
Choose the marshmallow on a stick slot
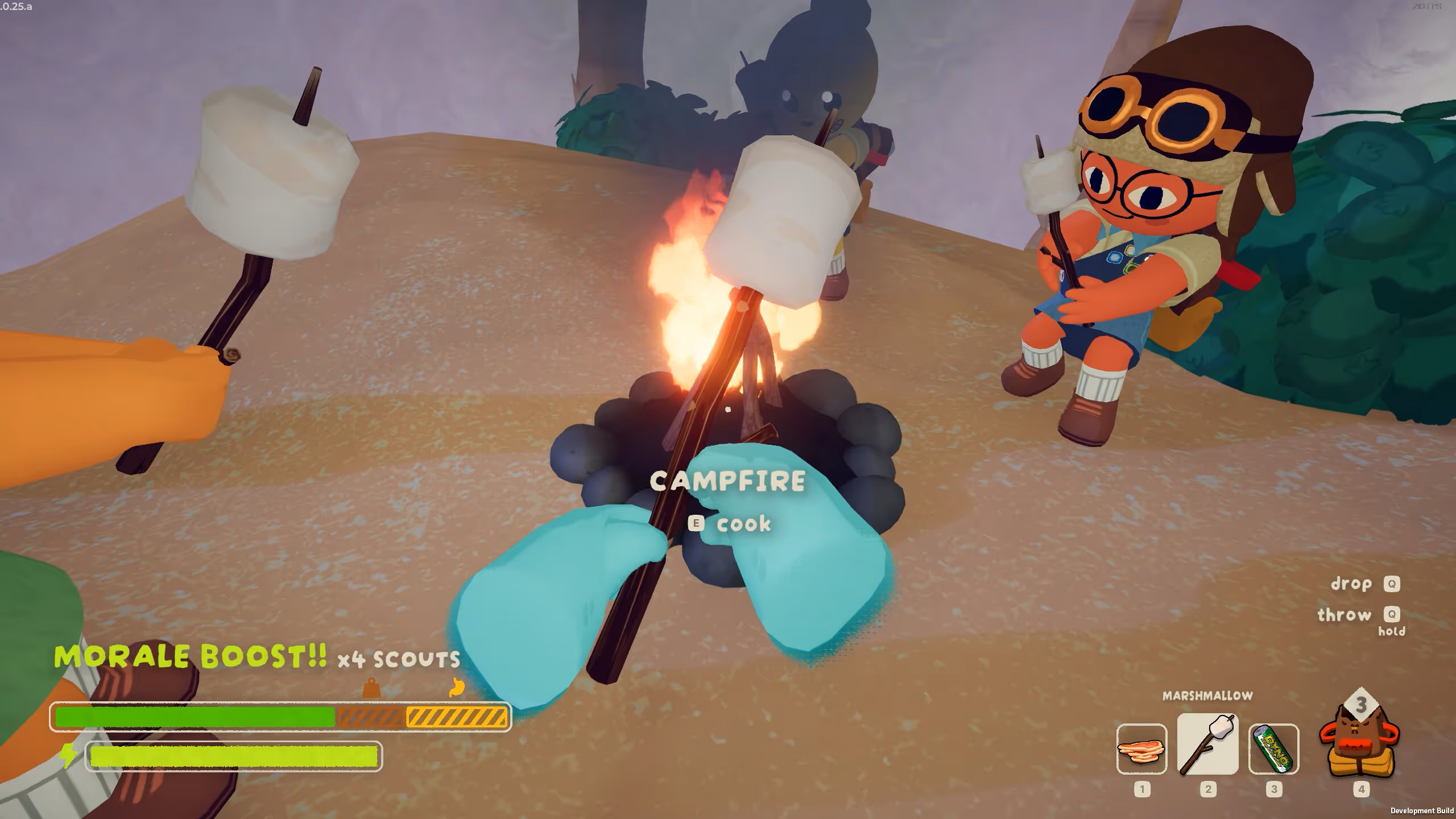coord(1207,744)
